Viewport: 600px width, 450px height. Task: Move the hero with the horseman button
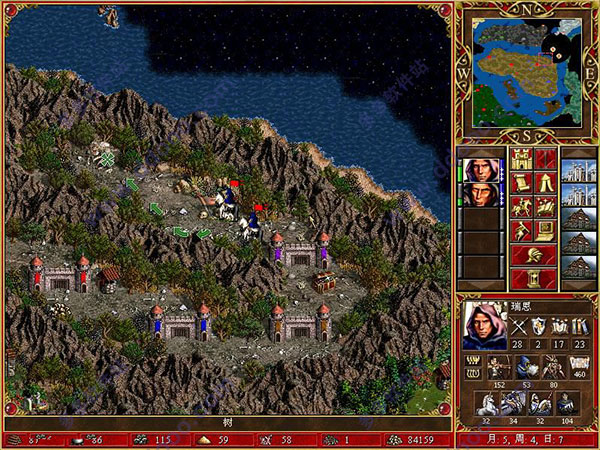click(x=520, y=207)
